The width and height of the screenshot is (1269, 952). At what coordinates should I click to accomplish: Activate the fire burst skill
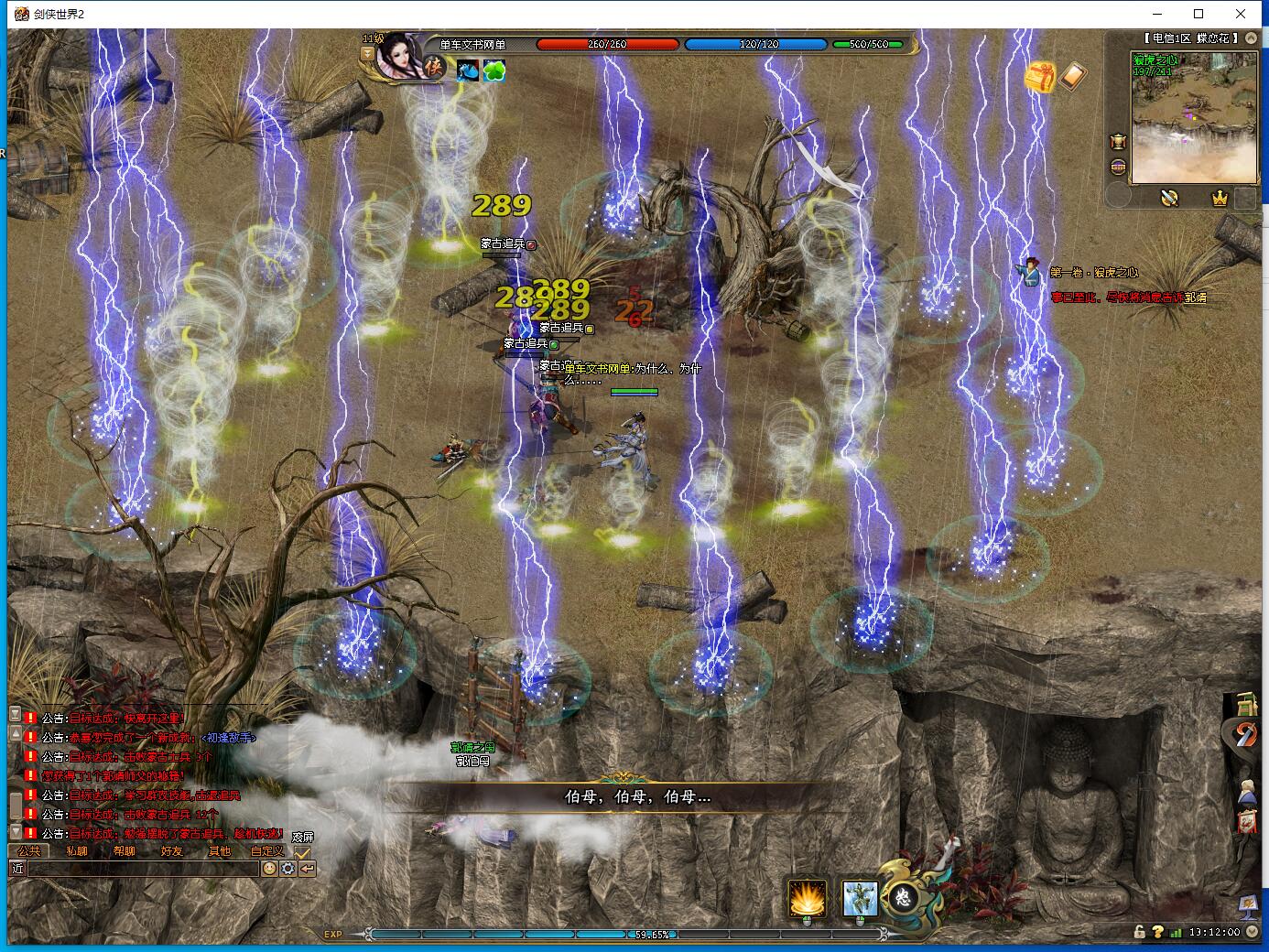tap(807, 898)
